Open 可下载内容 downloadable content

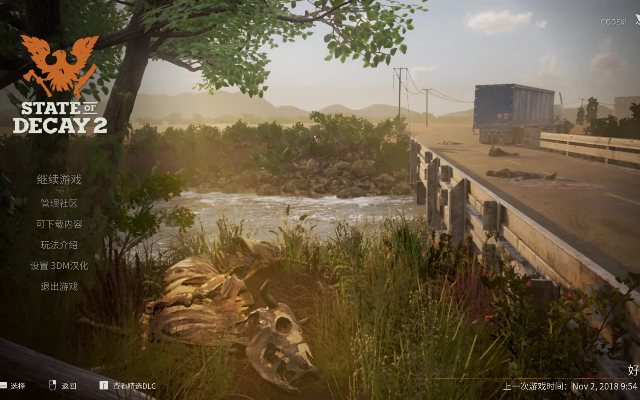point(59,224)
